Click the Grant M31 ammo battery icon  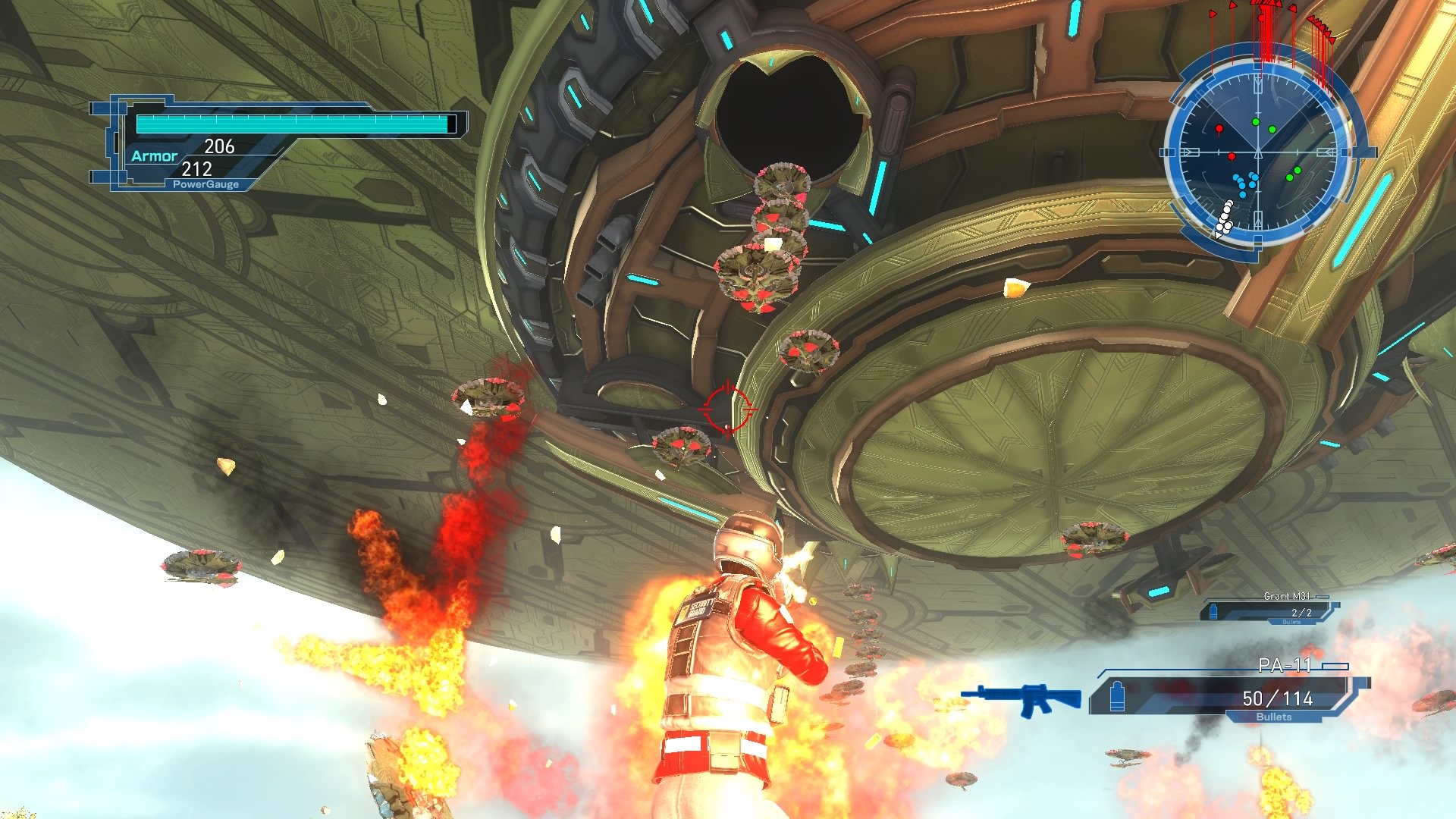[1214, 610]
